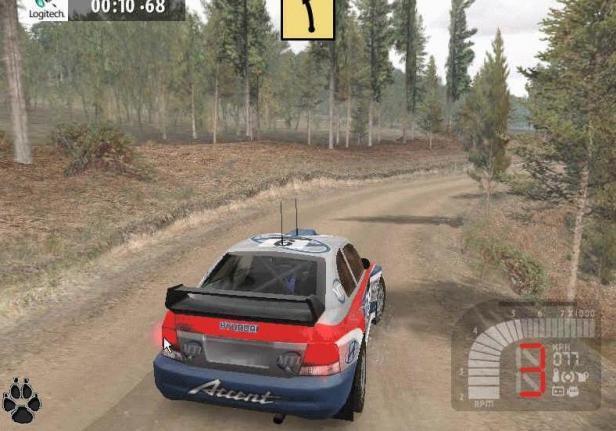Click the oil can warning icon
The width and height of the screenshot is (616, 431).
point(584,376)
